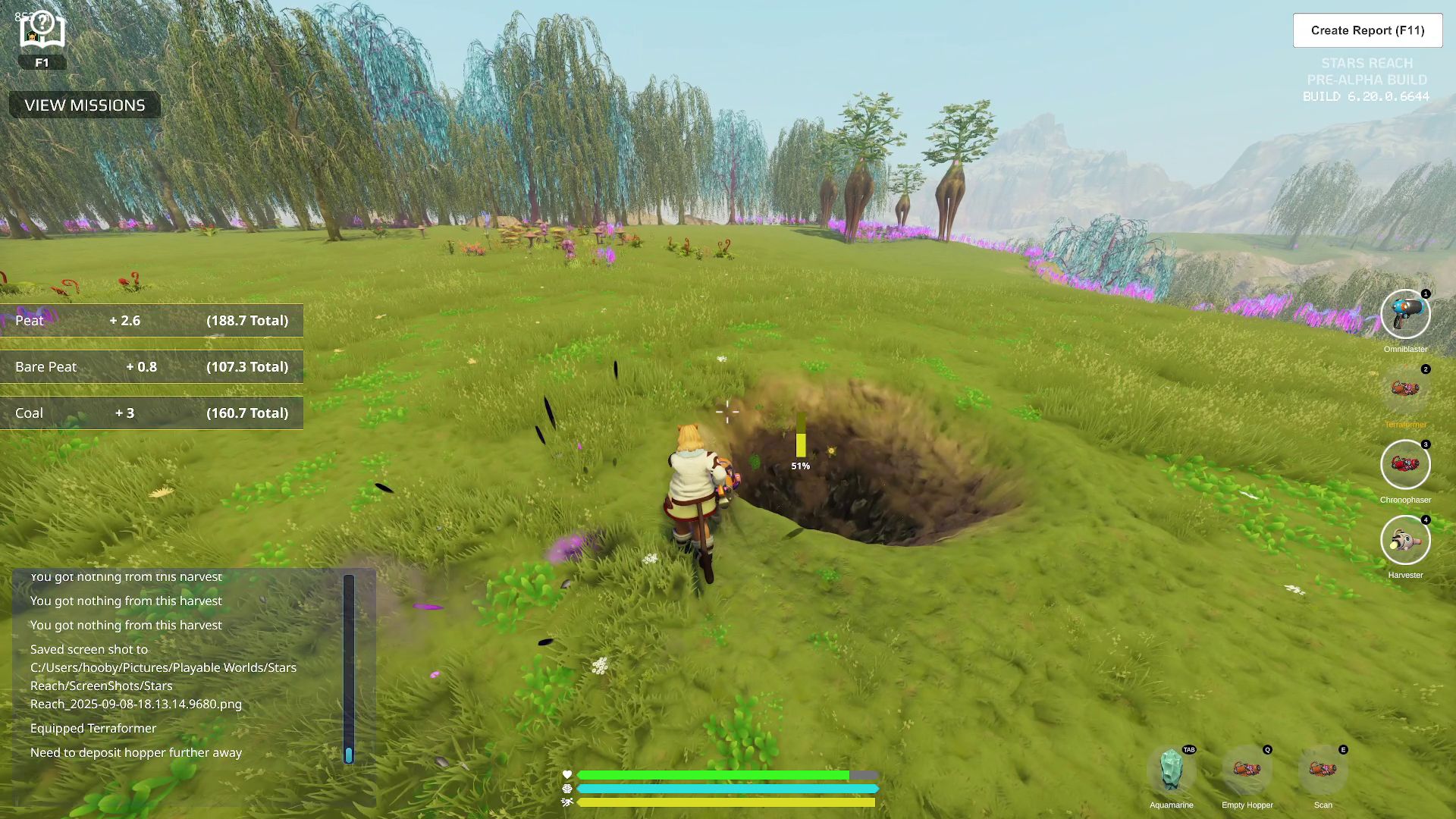Click the green health bar
This screenshot has width=1456, height=819.
point(713,775)
